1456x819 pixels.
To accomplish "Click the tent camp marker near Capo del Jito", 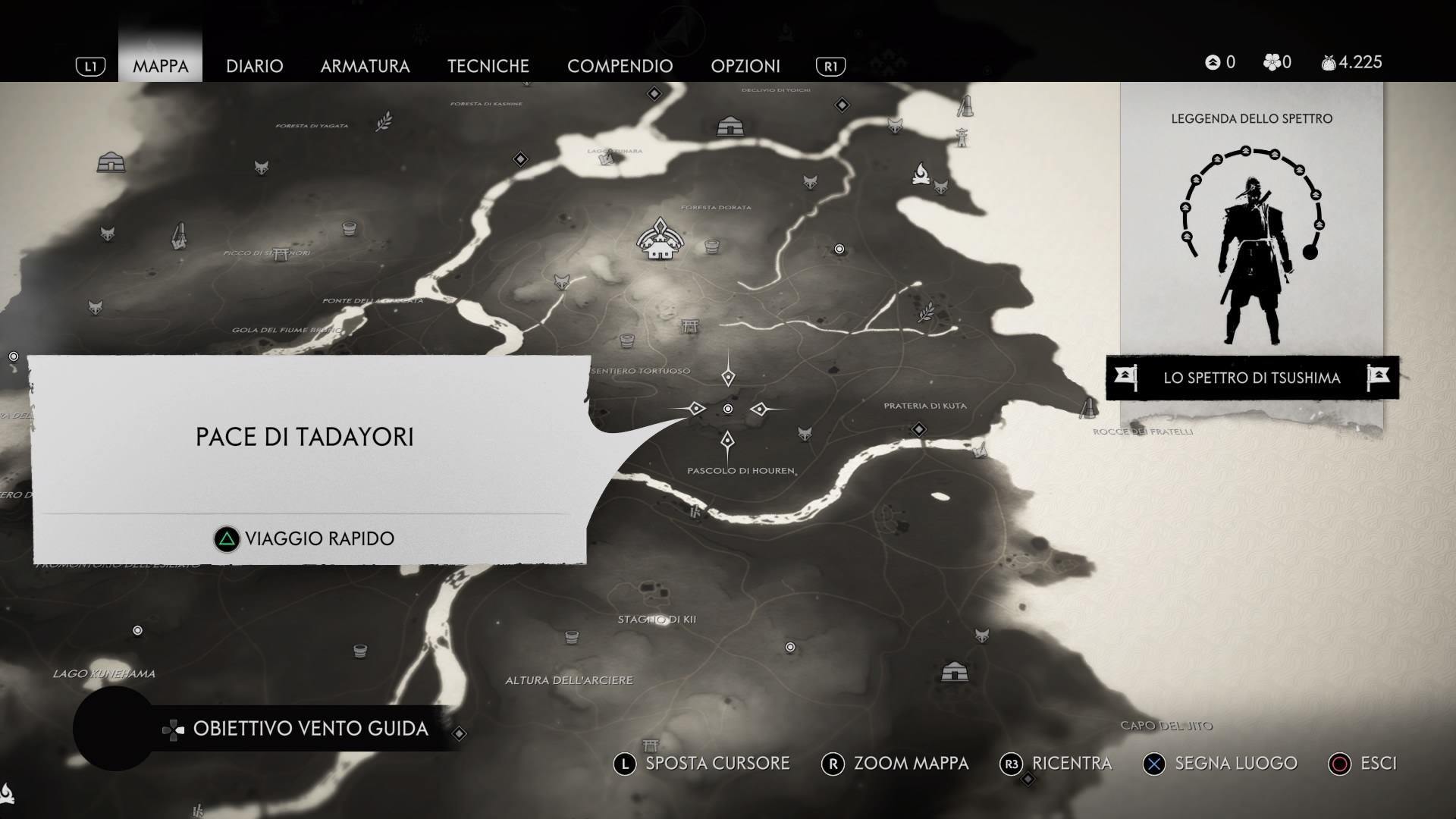I will 953,671.
